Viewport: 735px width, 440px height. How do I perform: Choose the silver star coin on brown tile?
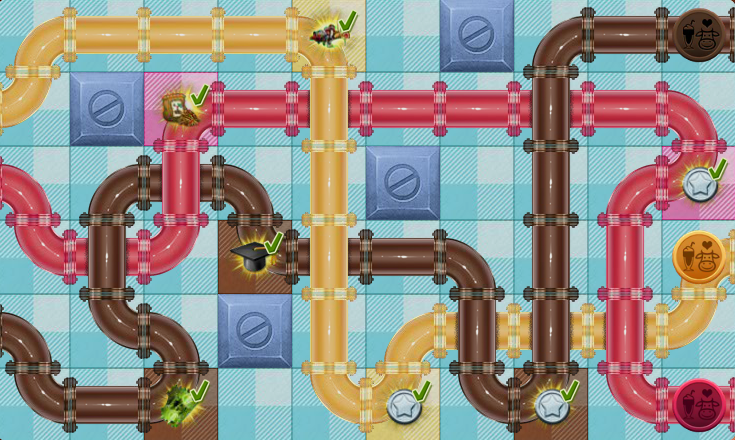click(550, 405)
